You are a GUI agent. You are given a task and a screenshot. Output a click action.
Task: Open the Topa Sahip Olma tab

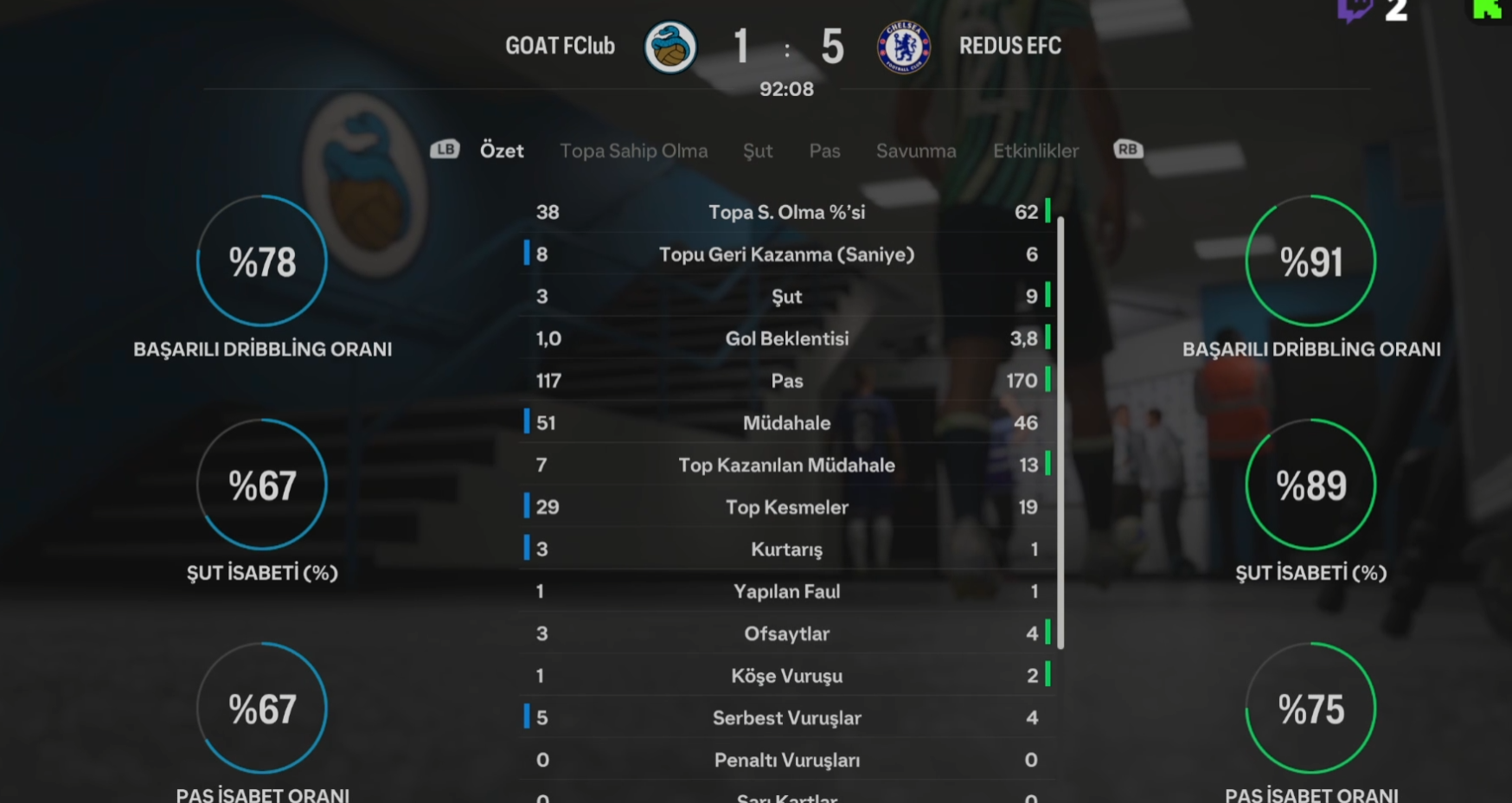[x=633, y=151]
